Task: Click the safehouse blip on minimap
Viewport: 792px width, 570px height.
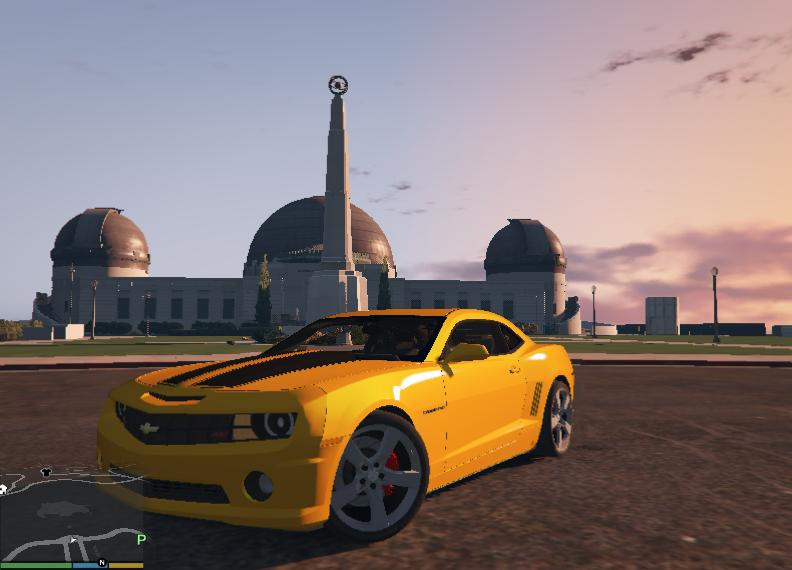Action: pyautogui.click(x=3, y=489)
